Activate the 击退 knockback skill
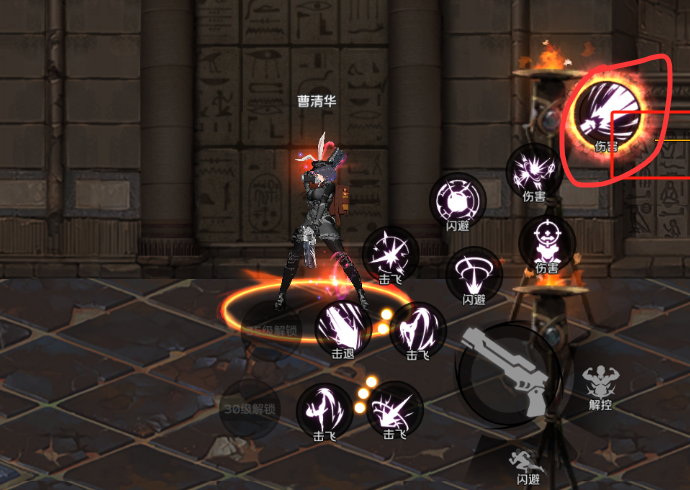The image size is (690, 490). pos(343,326)
